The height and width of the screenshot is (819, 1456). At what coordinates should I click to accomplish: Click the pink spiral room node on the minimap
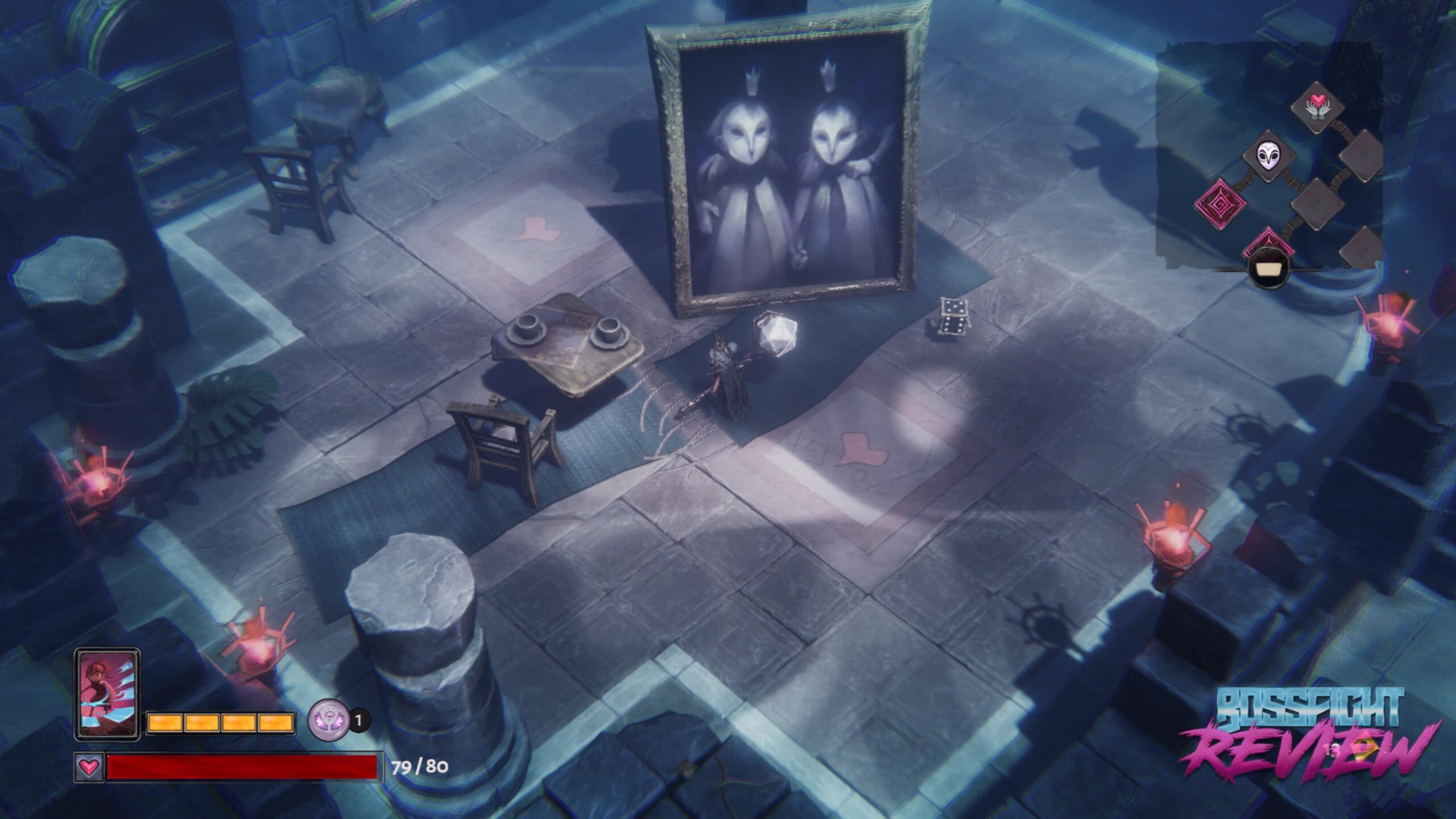click(x=1220, y=204)
